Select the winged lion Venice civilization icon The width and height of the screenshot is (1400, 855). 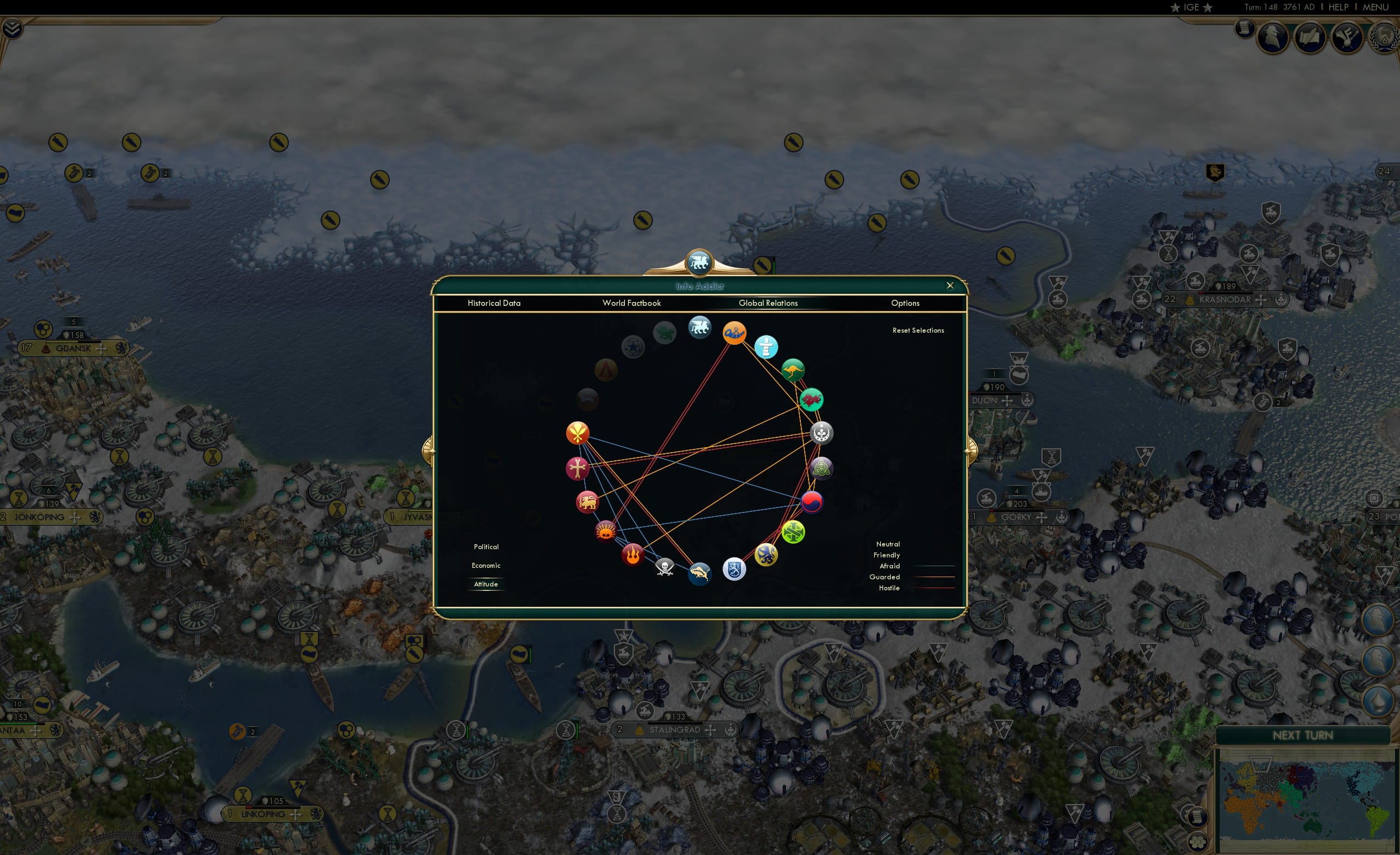click(699, 328)
